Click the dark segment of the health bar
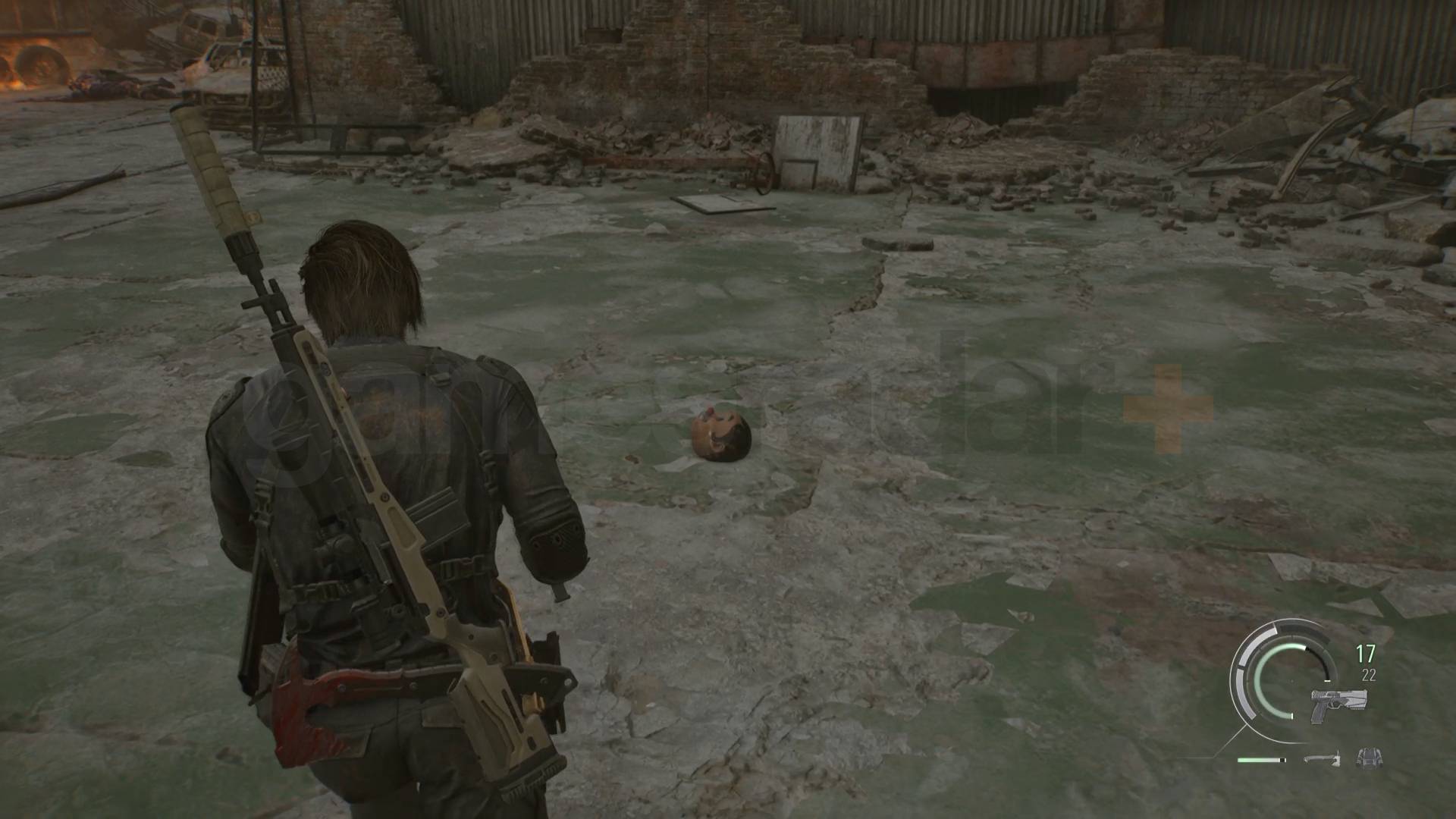The image size is (1456, 819). [1282, 760]
